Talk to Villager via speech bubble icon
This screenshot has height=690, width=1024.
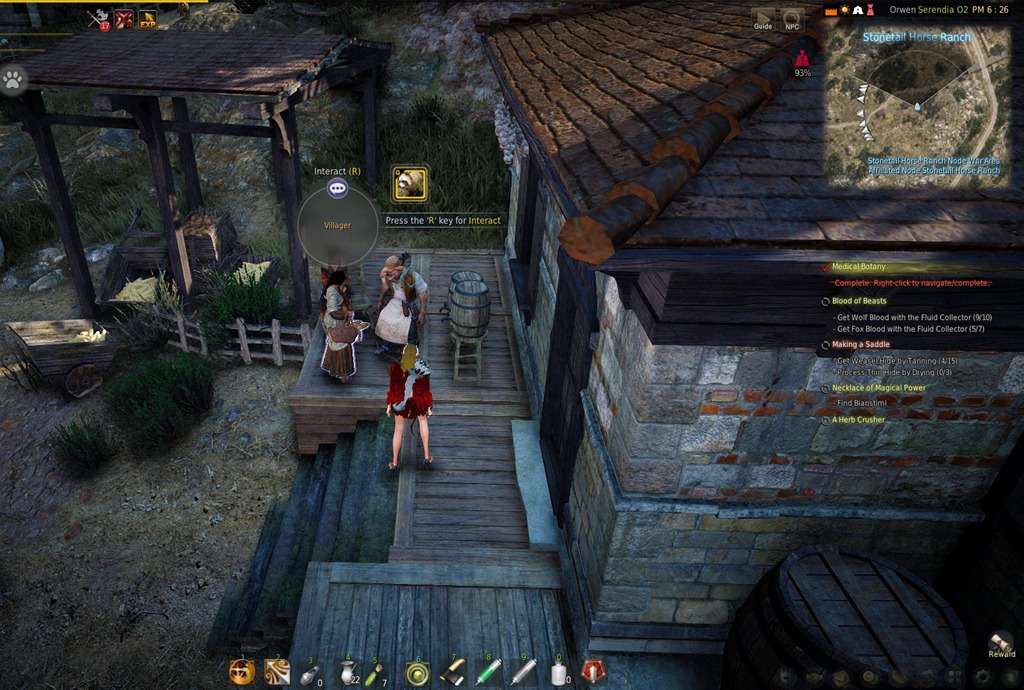tap(338, 188)
